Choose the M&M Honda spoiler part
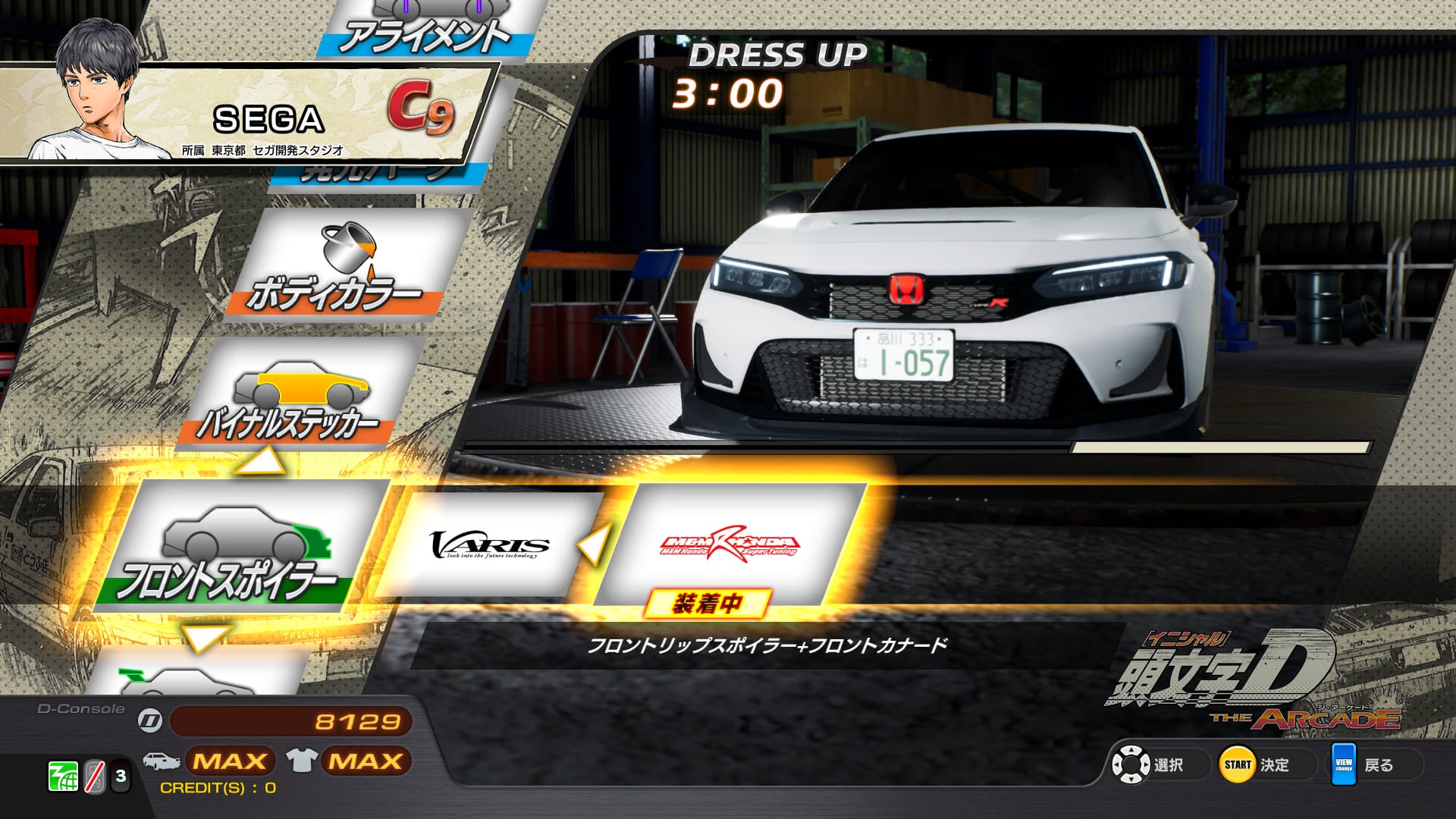Image resolution: width=1456 pixels, height=819 pixels. tap(730, 544)
